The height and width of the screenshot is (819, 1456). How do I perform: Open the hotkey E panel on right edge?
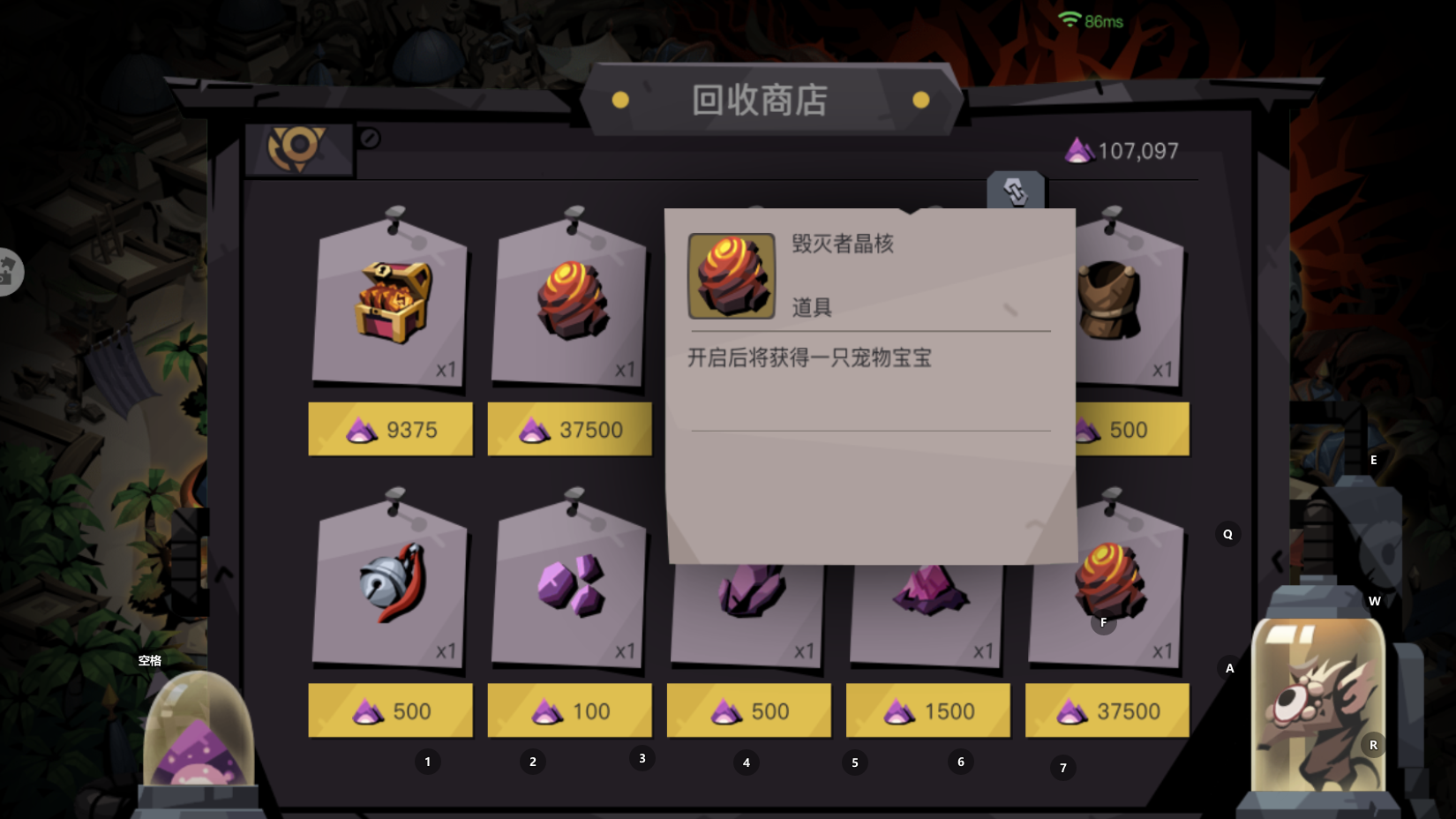click(x=1374, y=460)
